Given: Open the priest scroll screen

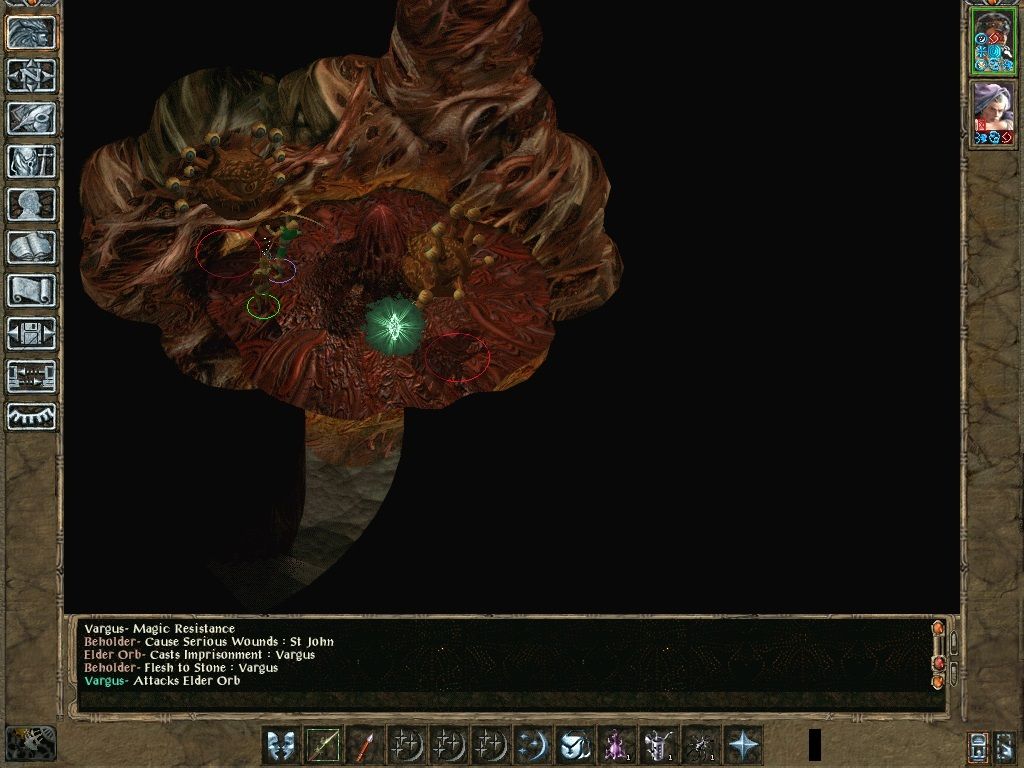Looking at the screenshot, I should (x=32, y=290).
